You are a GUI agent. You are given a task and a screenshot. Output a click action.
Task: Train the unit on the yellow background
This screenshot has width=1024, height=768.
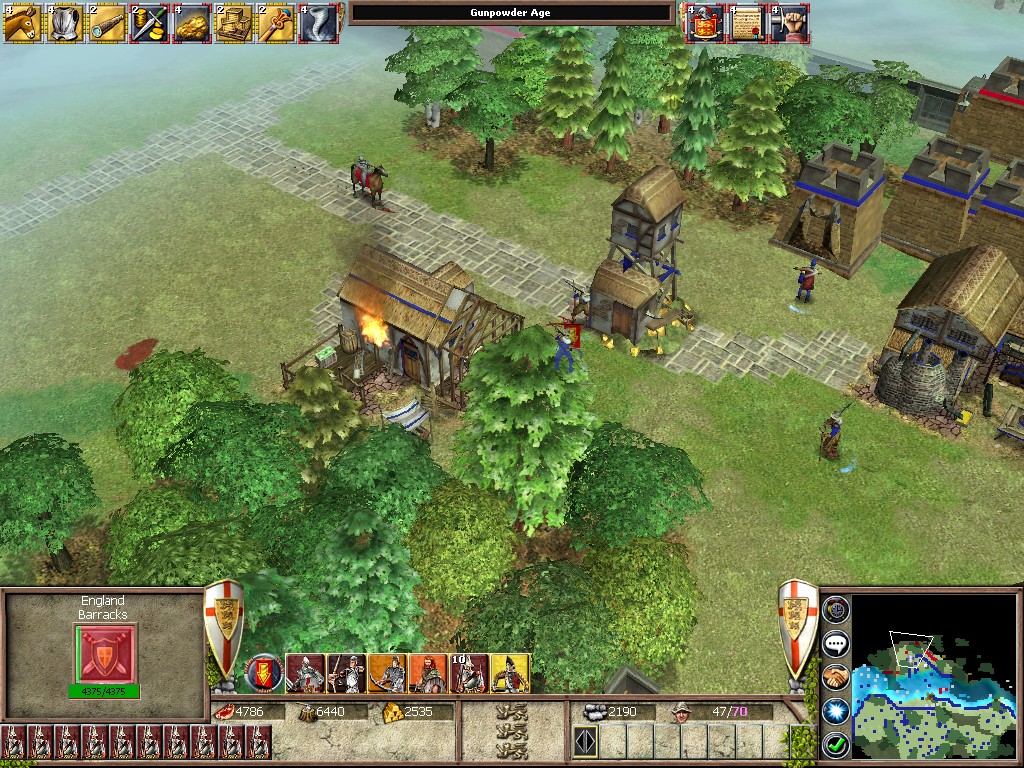[511, 673]
